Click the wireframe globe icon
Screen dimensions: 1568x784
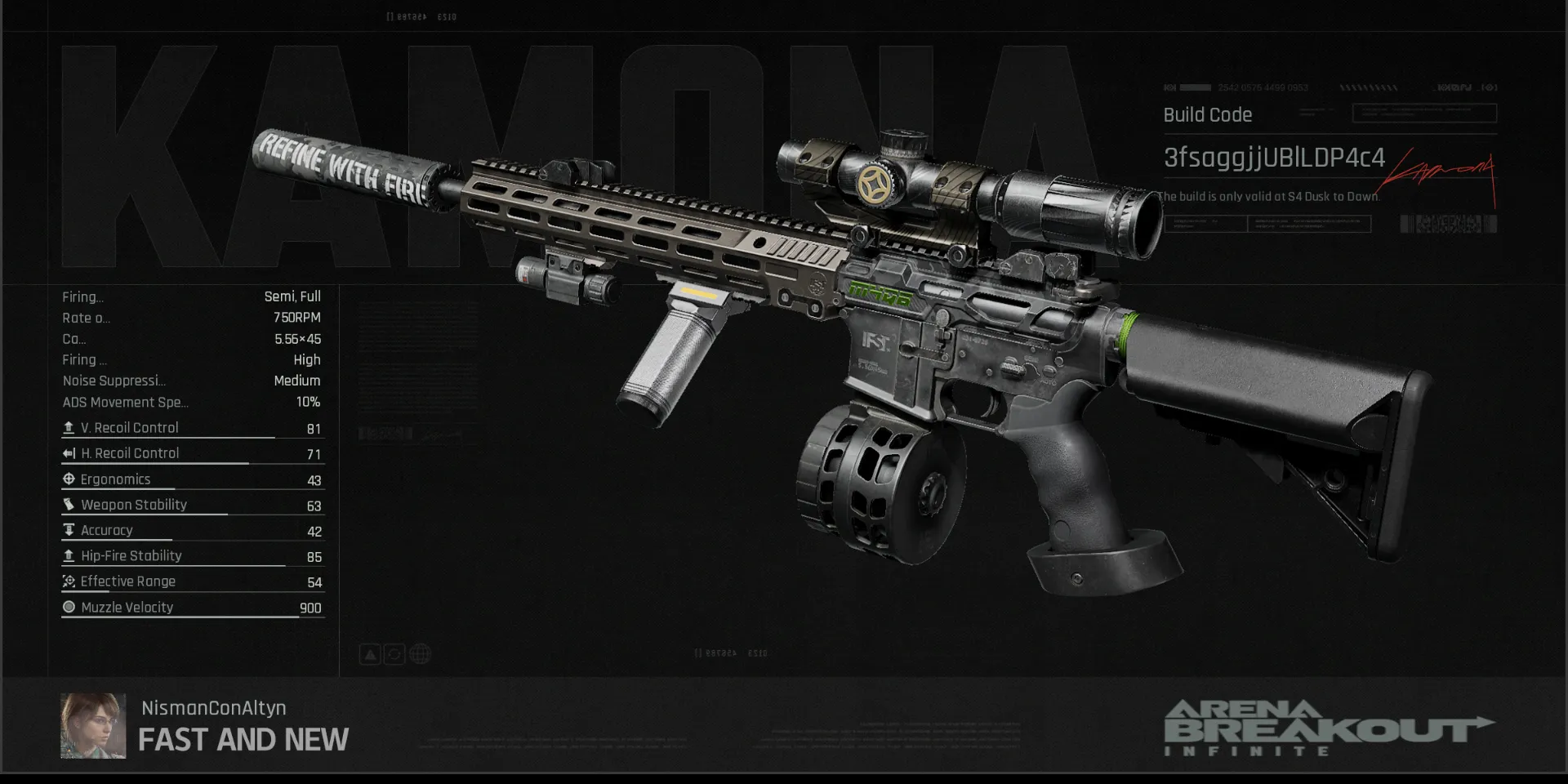pyautogui.click(x=420, y=654)
